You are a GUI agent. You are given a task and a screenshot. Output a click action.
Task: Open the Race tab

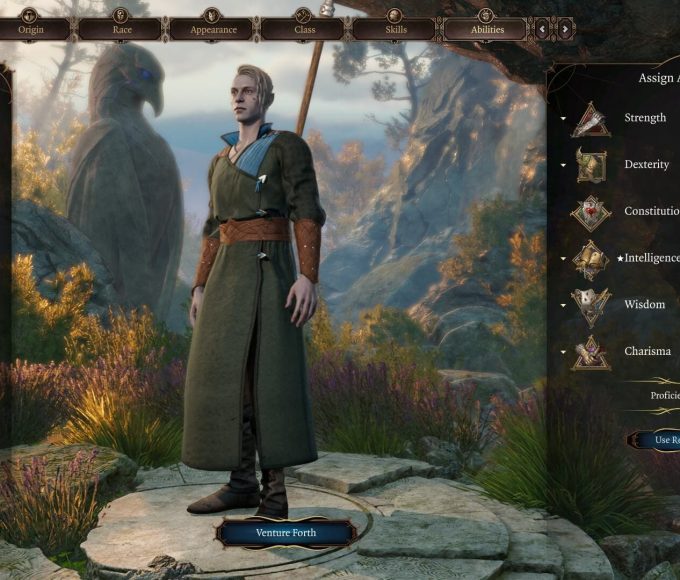(x=119, y=29)
